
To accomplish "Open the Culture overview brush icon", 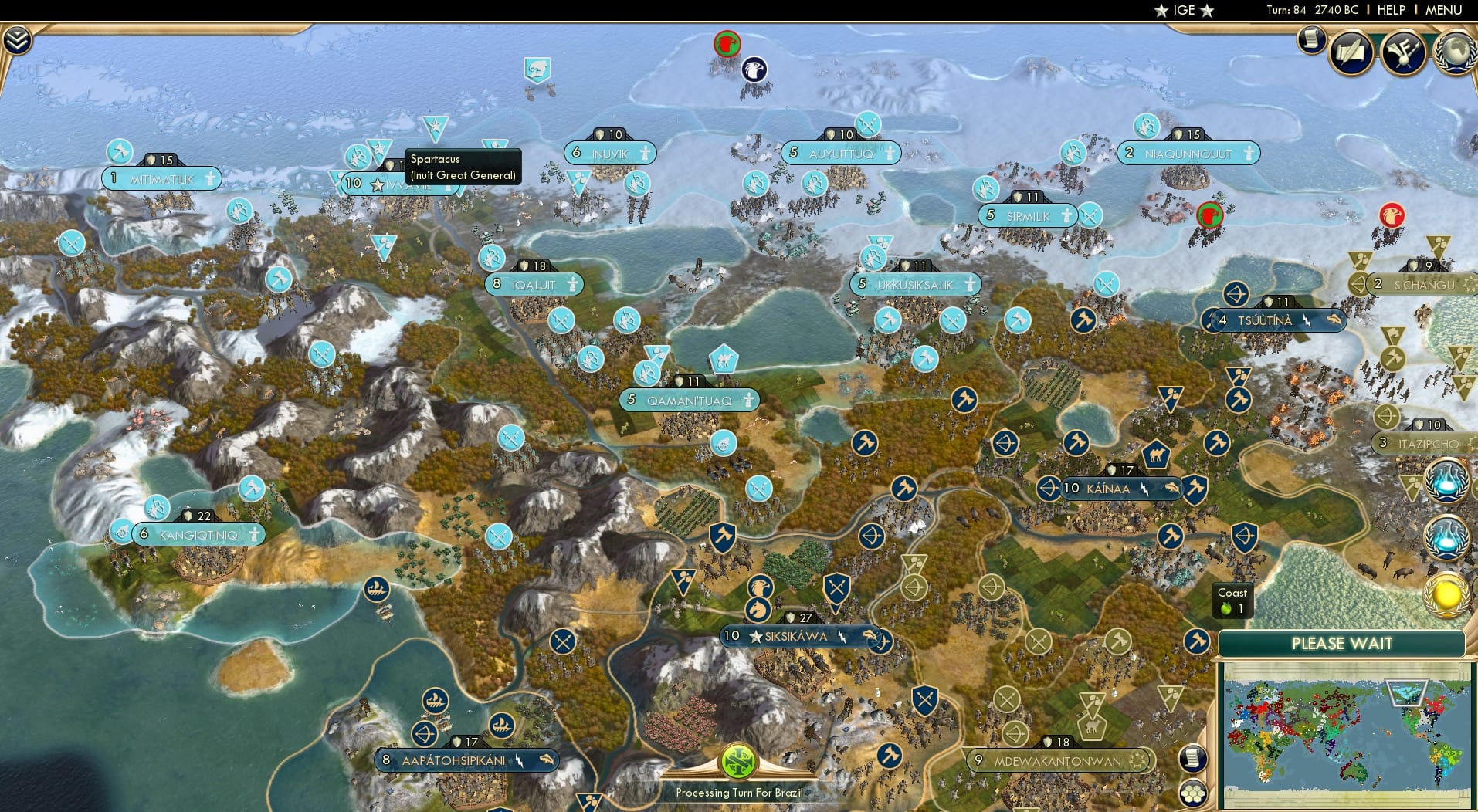I will pyautogui.click(x=1405, y=52).
